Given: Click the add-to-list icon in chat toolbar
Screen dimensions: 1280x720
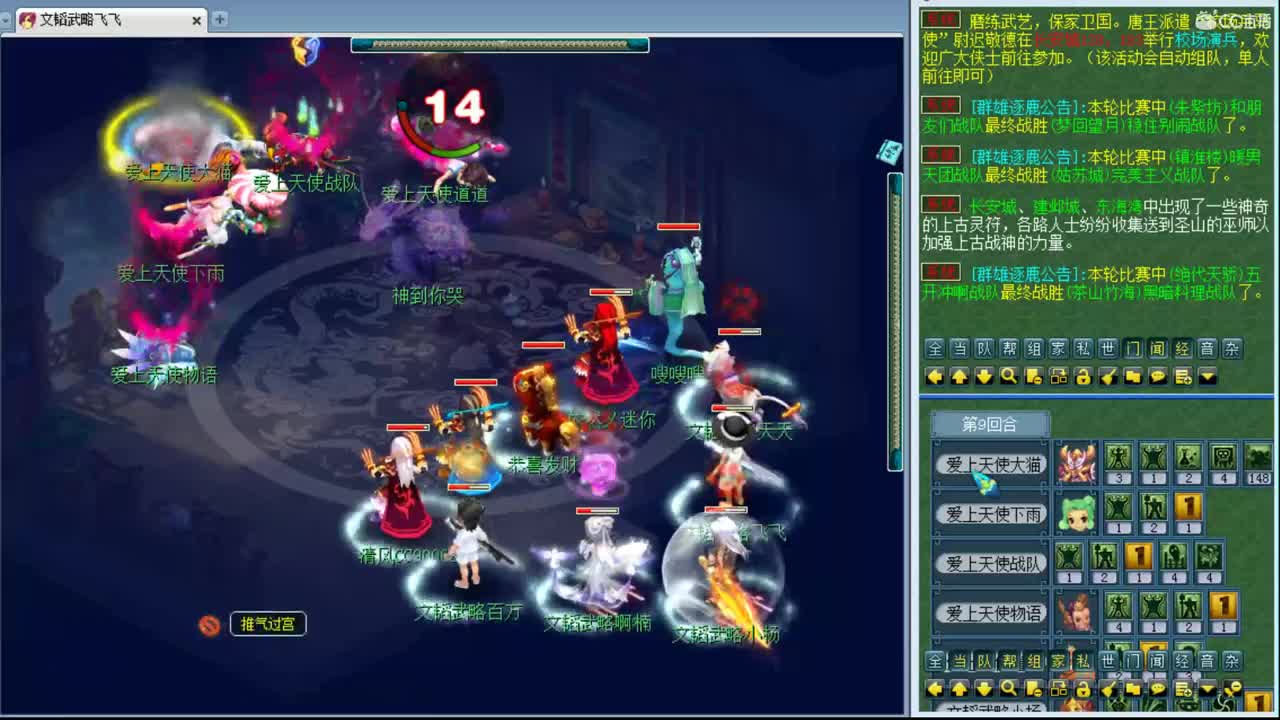Looking at the screenshot, I should click(1181, 378).
